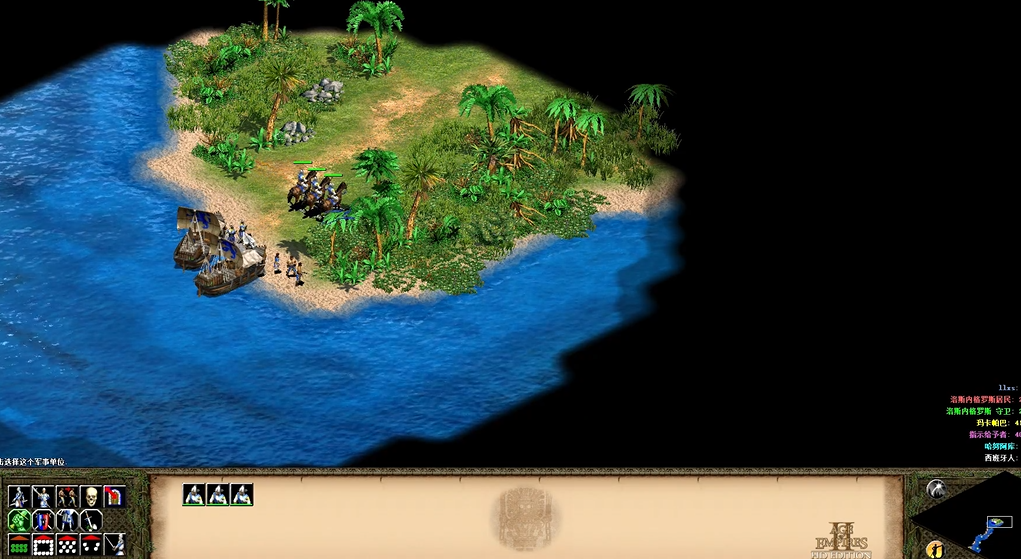Click the spearman icon beside the formations

pyautogui.click(x=114, y=545)
